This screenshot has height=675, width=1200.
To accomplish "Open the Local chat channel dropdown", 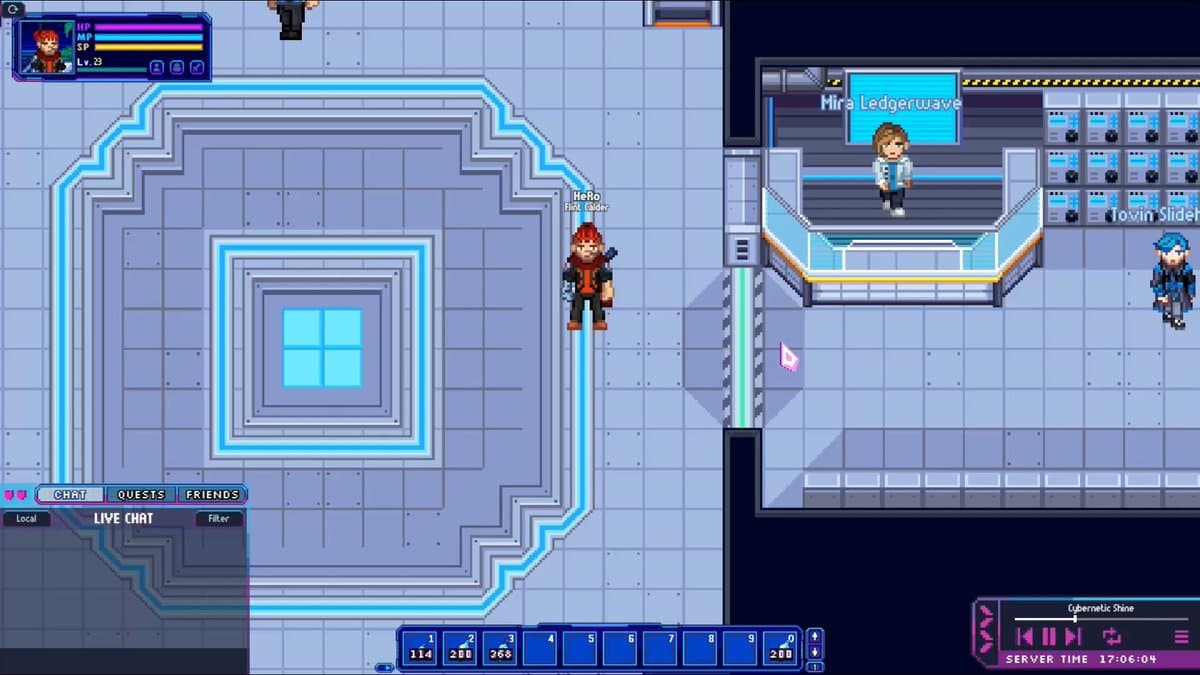I will [27, 519].
